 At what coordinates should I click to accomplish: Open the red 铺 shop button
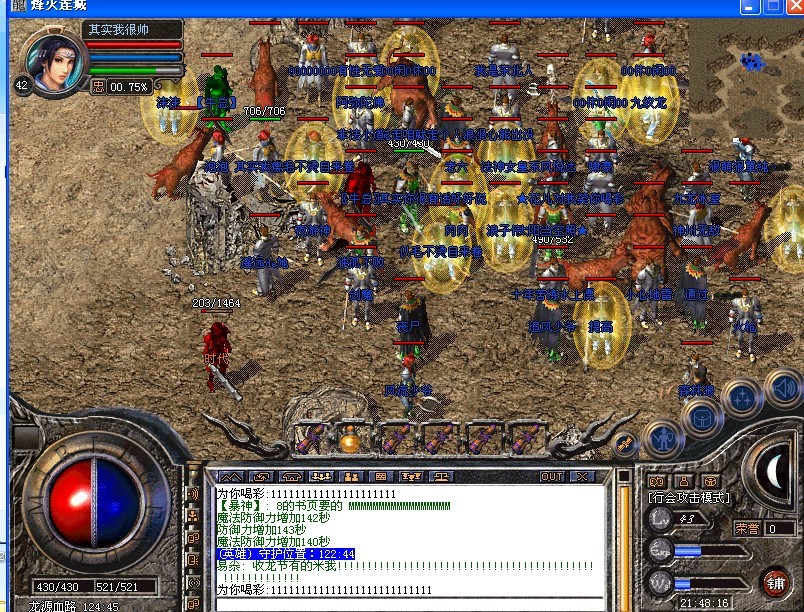pos(775,582)
